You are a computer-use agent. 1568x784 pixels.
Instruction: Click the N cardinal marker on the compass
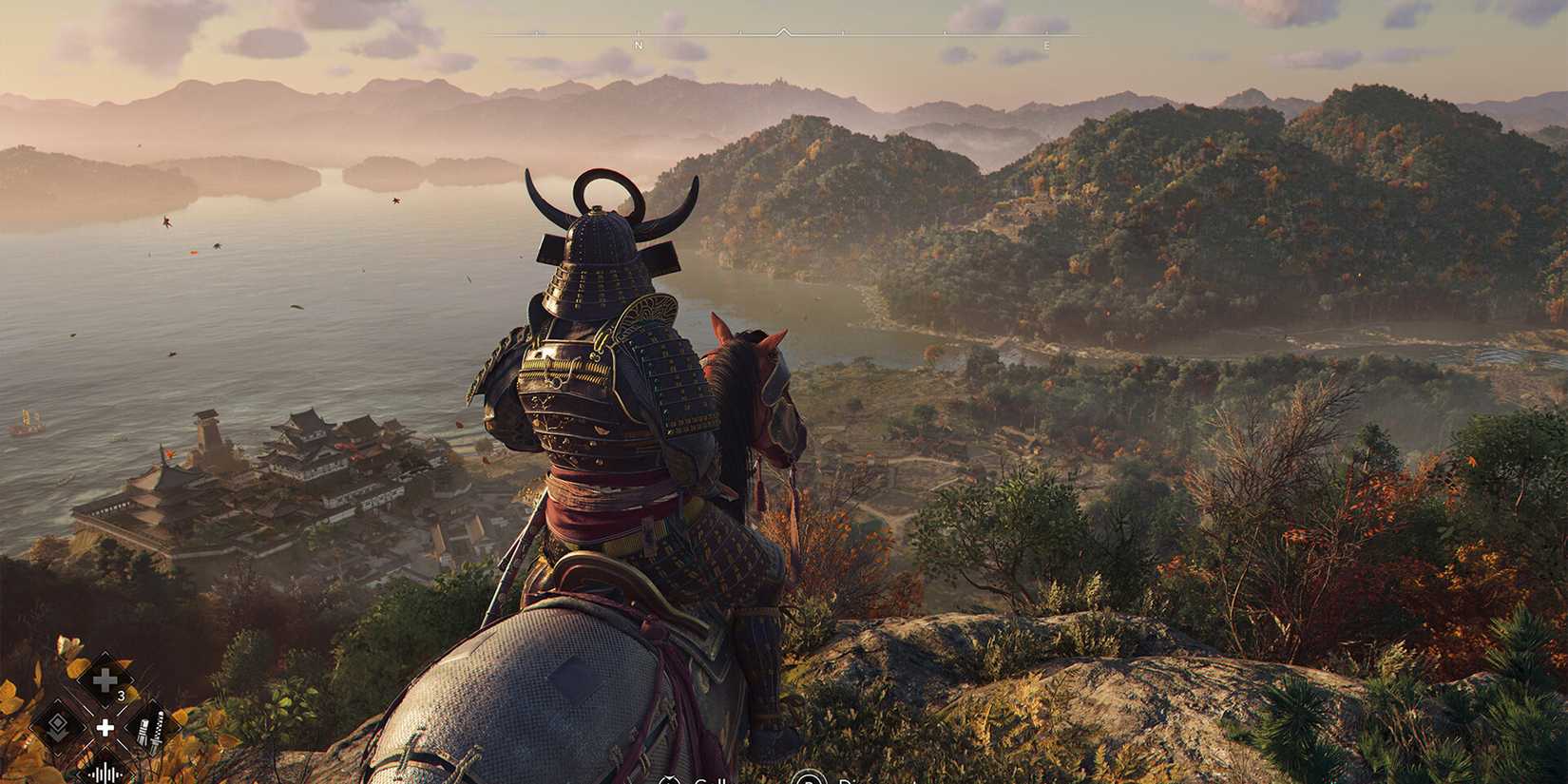pos(638,45)
